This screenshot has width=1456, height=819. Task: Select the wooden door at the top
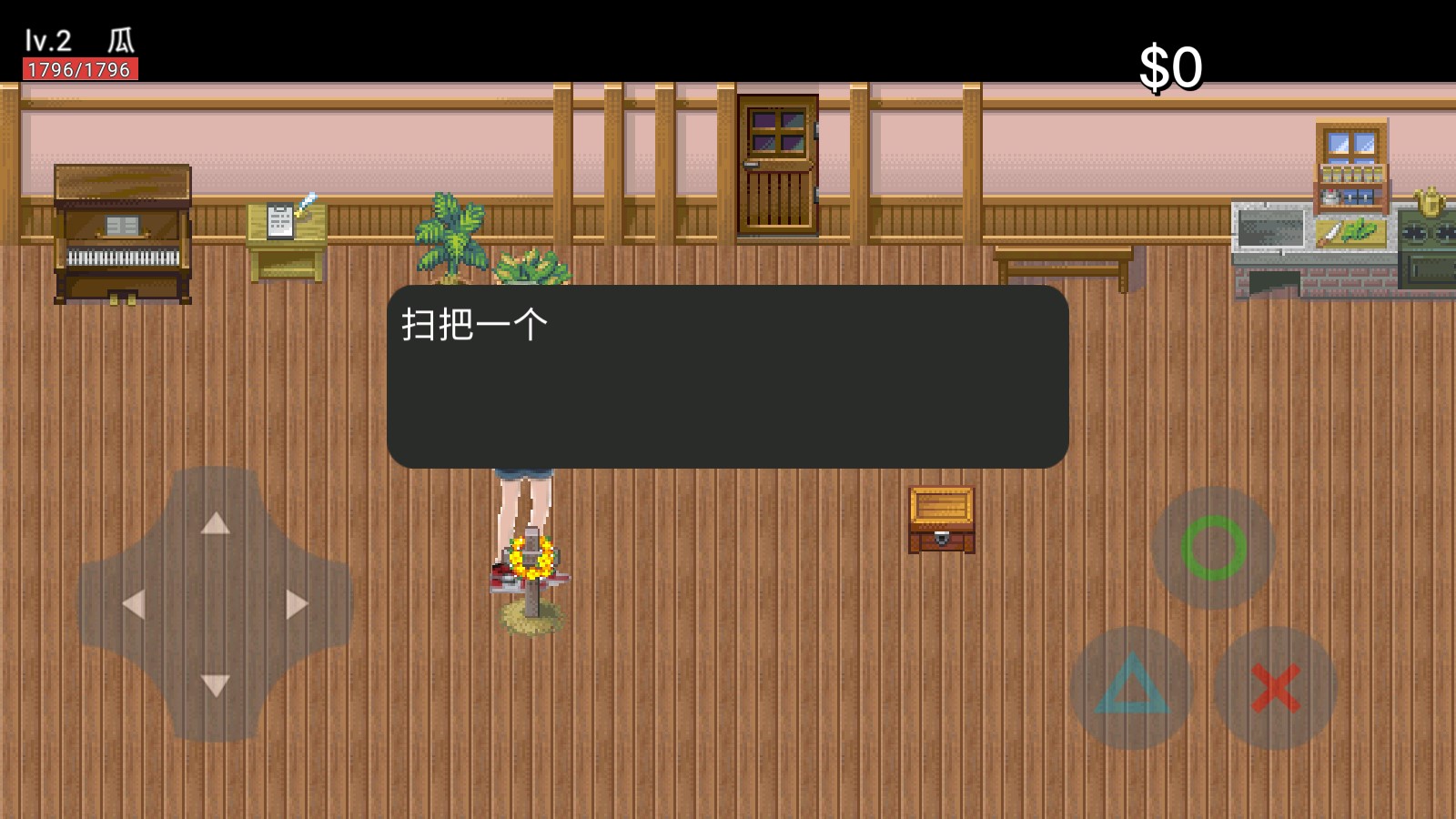coord(778,164)
